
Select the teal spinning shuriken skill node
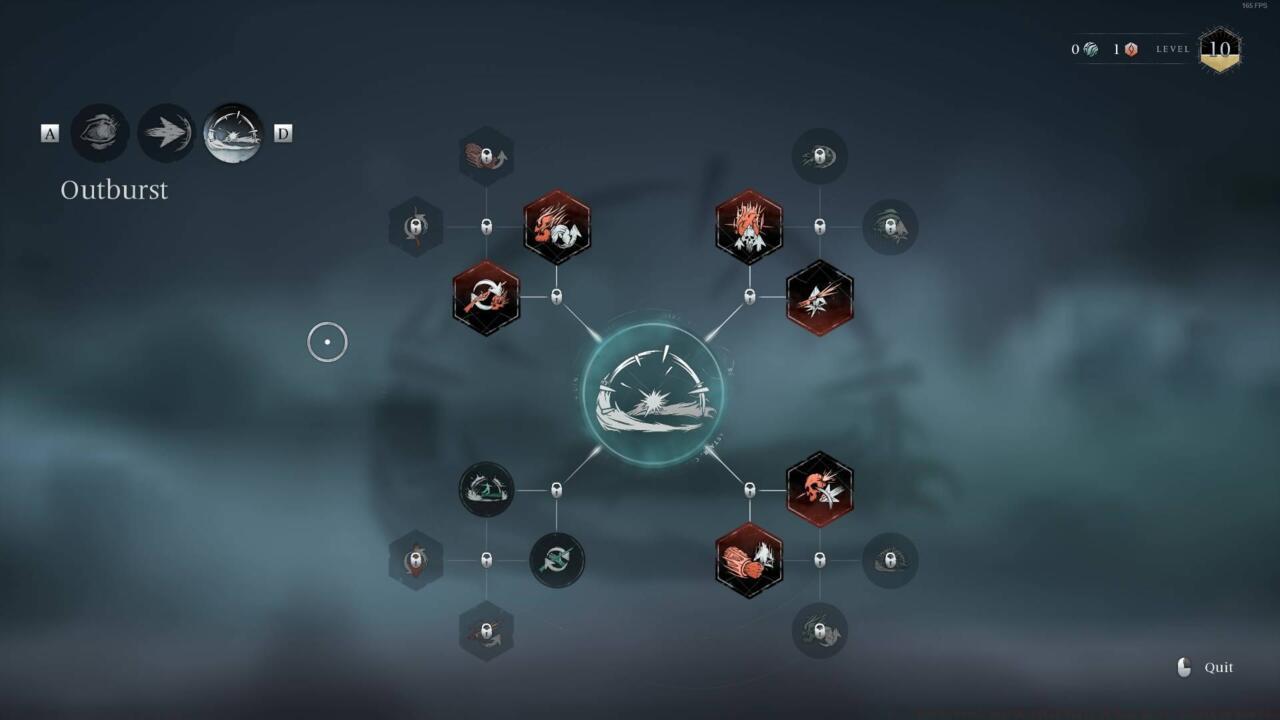pyautogui.click(x=557, y=561)
